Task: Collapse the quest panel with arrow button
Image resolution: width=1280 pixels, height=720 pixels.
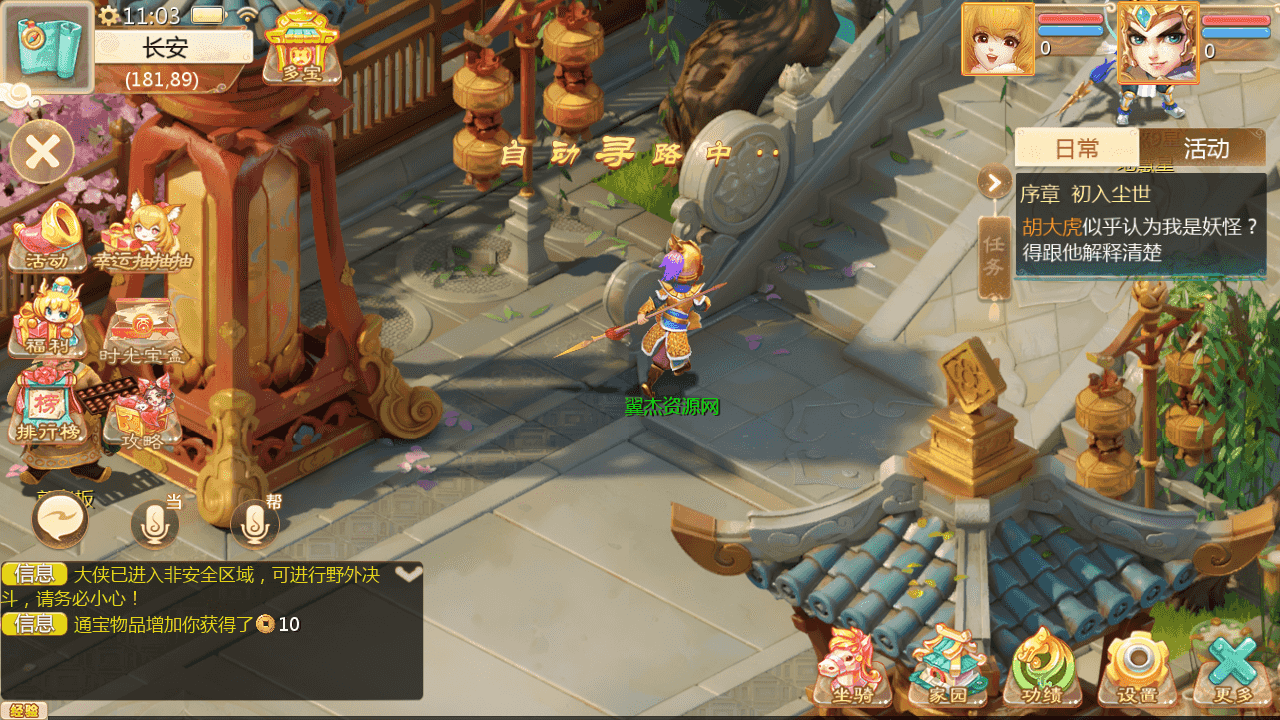Action: 994,182
